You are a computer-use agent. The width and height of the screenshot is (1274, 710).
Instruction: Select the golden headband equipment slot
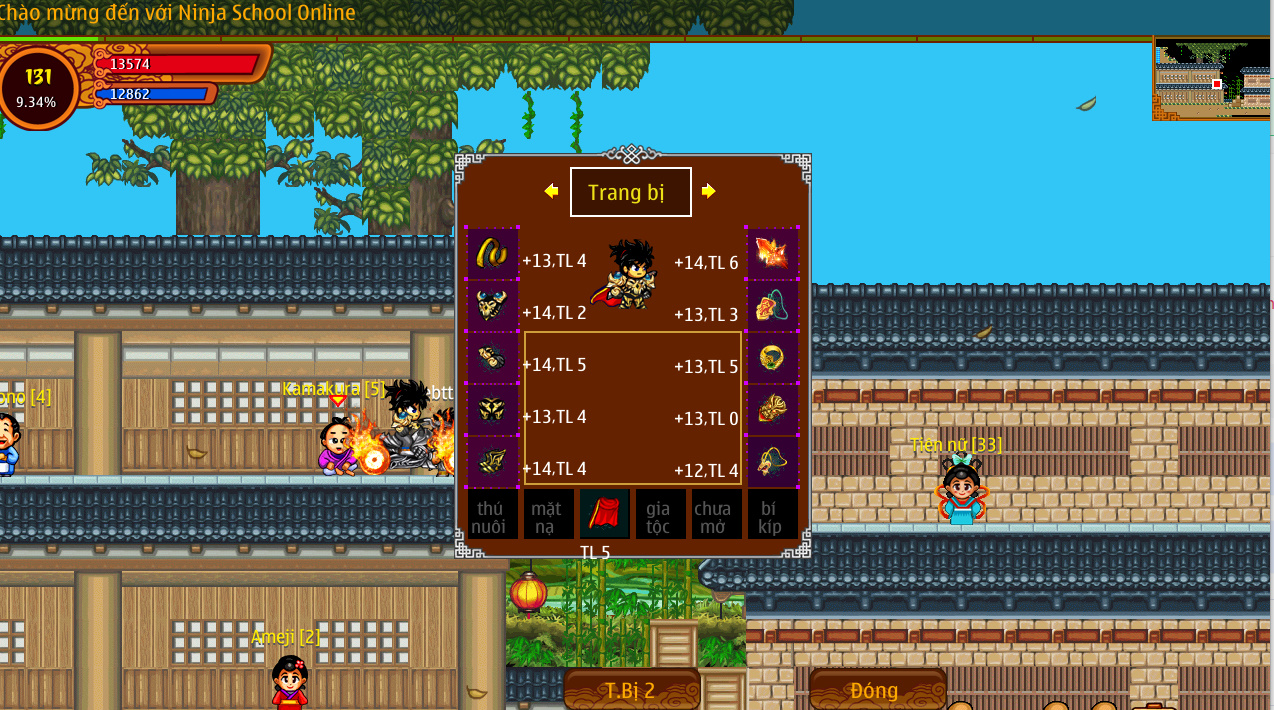492,253
